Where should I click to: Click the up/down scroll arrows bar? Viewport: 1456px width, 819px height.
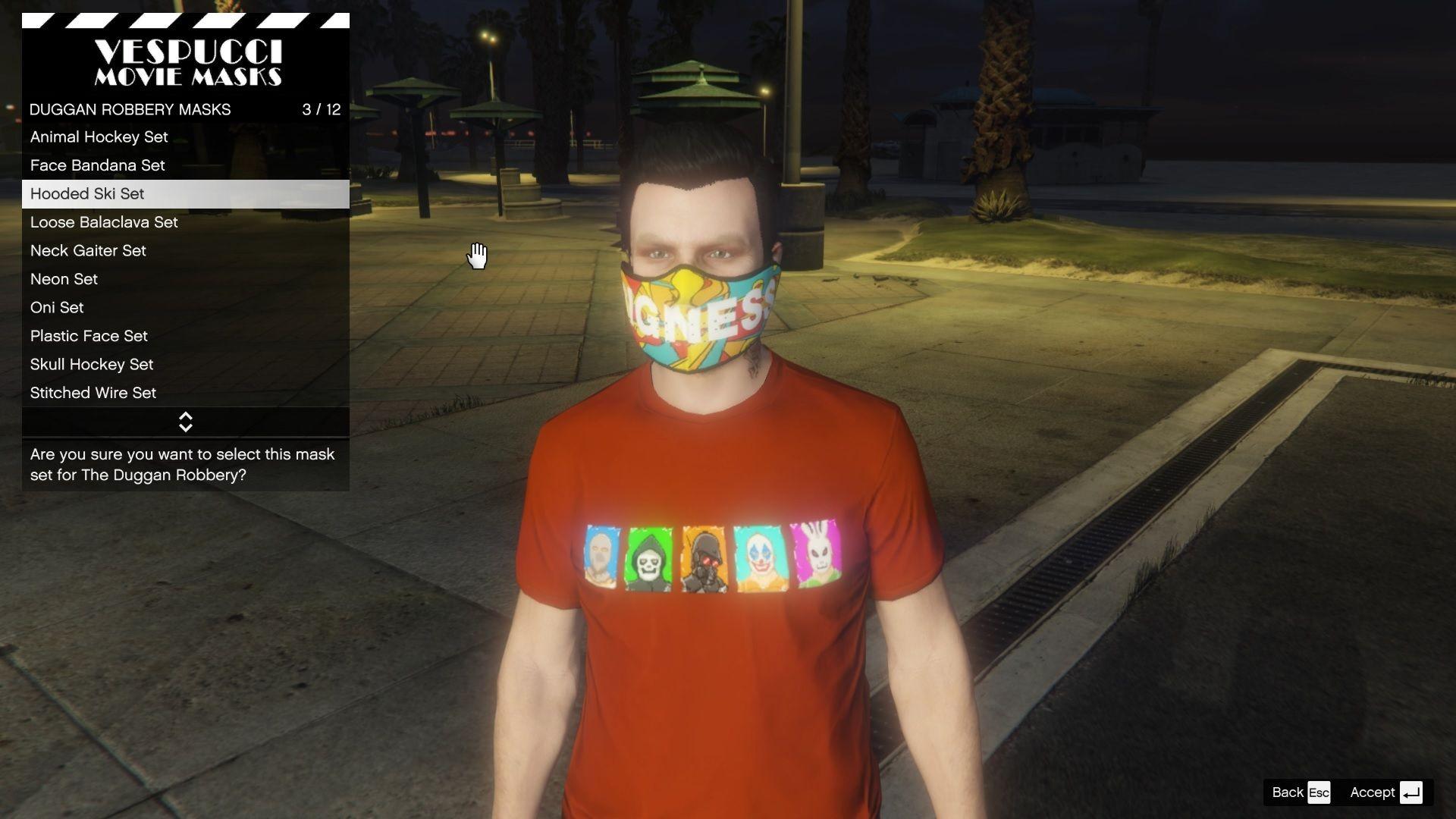point(185,422)
